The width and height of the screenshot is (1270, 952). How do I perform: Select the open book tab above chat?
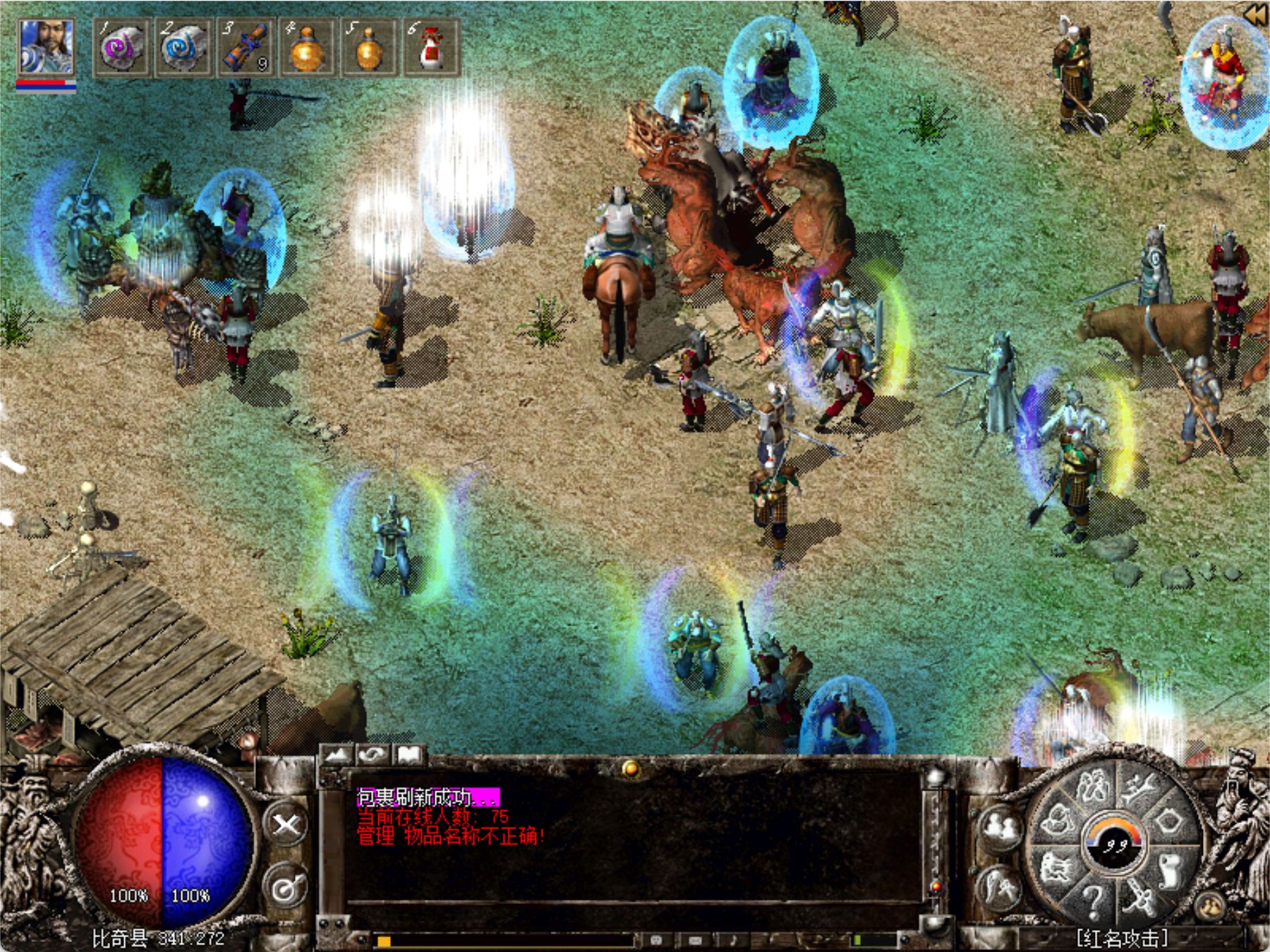point(409,755)
